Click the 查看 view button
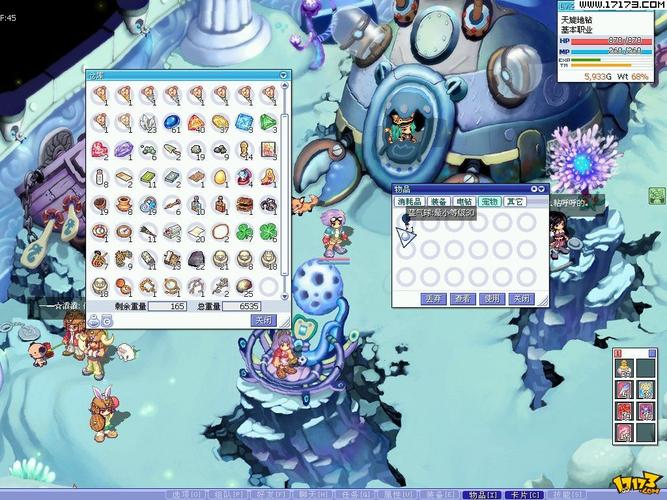This screenshot has width=667, height=500. (x=462, y=298)
